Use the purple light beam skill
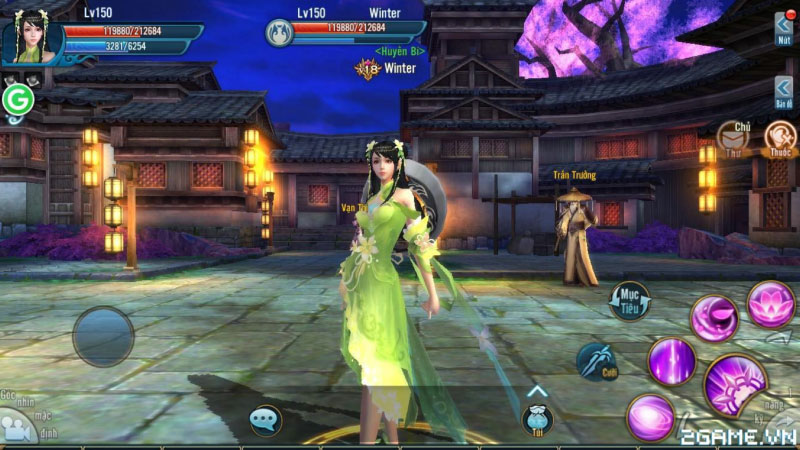The width and height of the screenshot is (800, 450). (x=671, y=361)
